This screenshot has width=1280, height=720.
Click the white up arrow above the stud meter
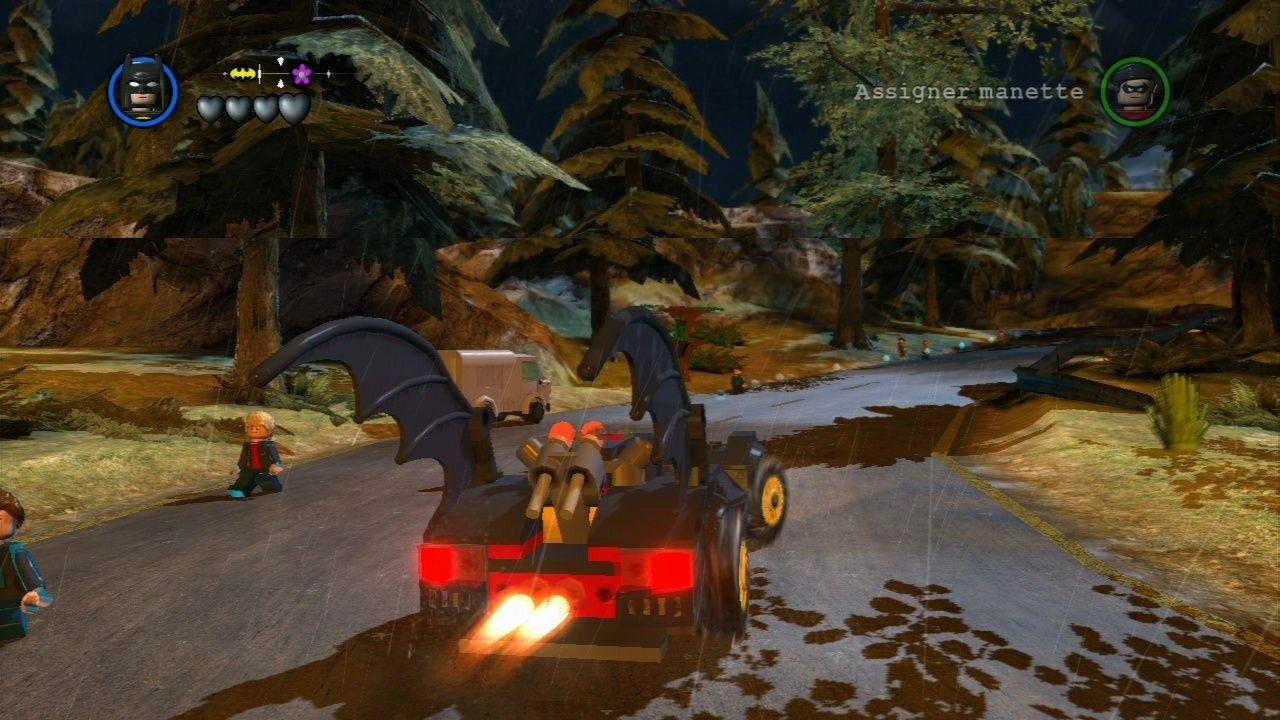click(280, 60)
